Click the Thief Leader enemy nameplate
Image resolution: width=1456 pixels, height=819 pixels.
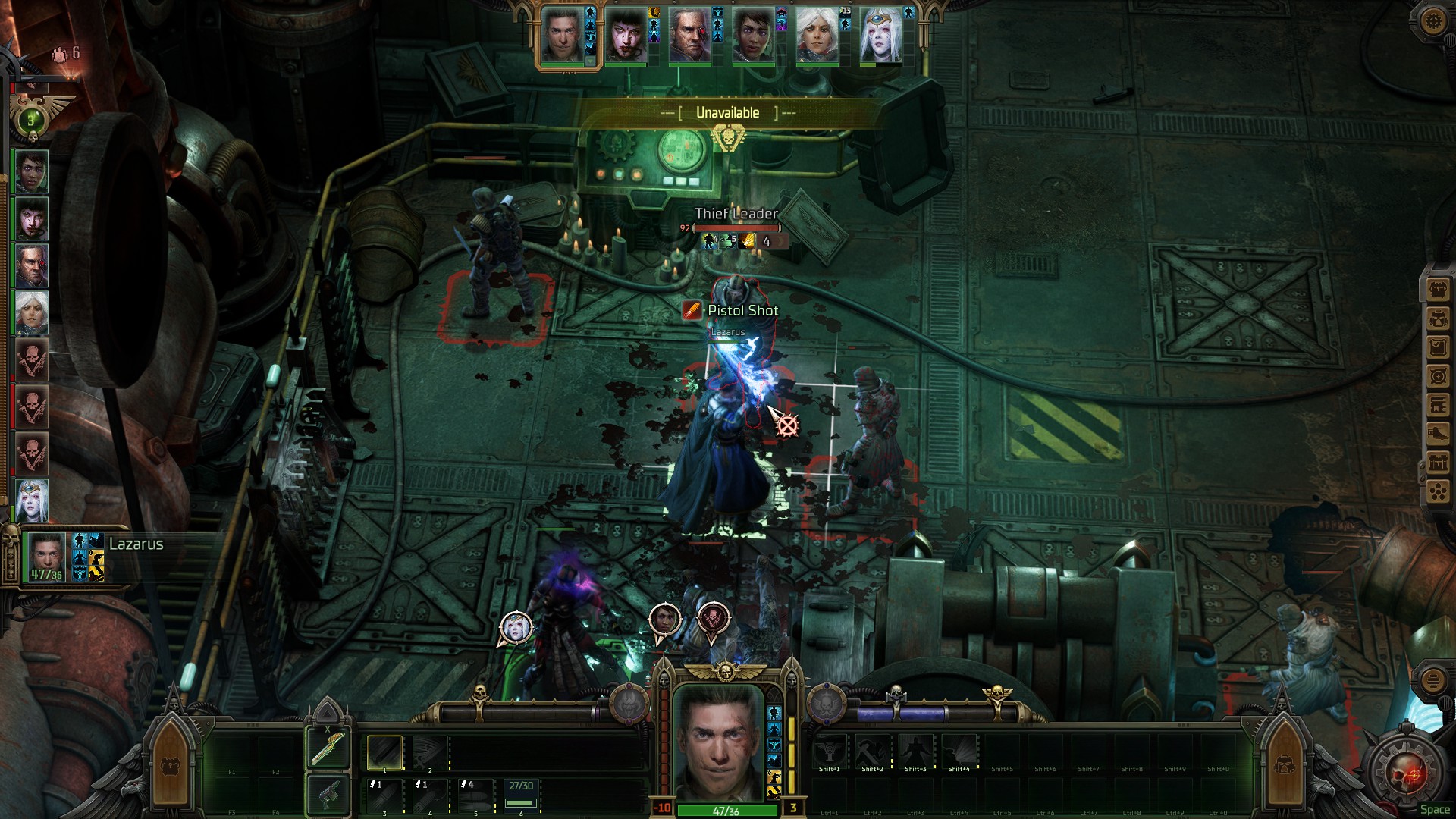point(736,215)
